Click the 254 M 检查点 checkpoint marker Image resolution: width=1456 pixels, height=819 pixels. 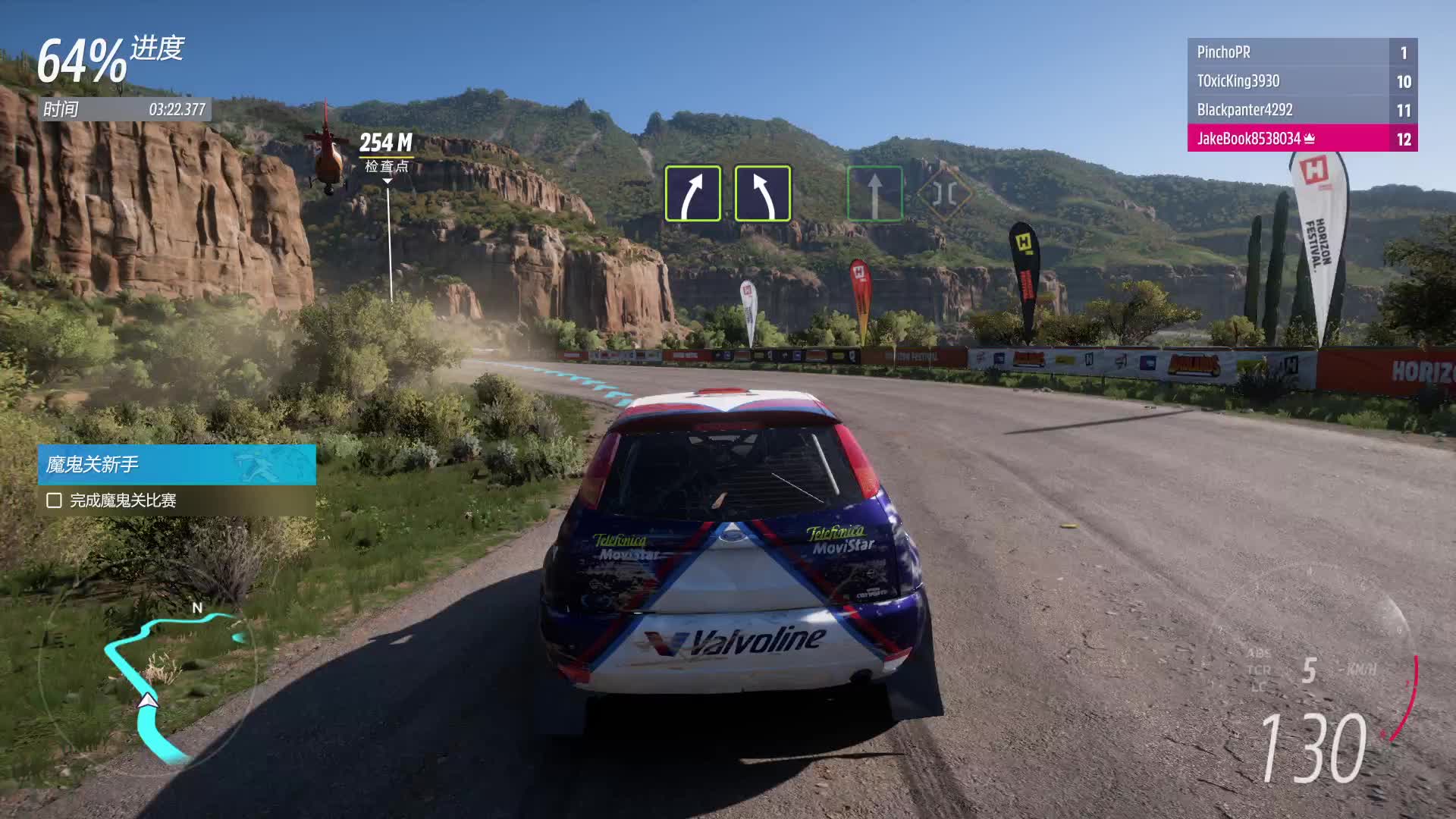386,152
